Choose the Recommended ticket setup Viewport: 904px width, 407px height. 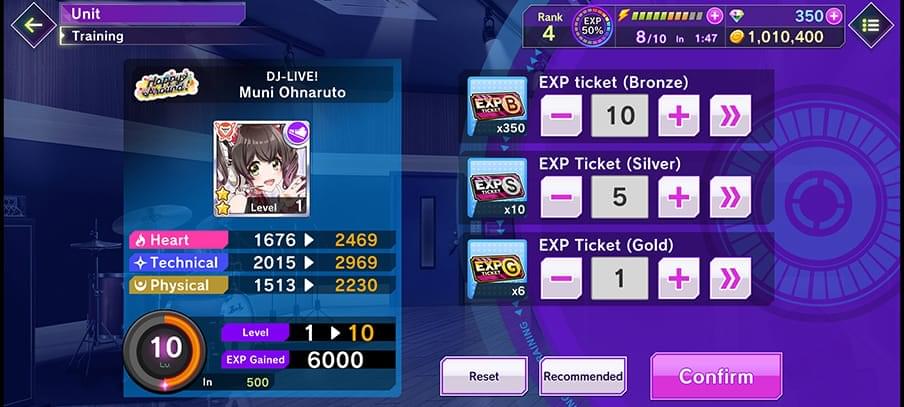(583, 377)
